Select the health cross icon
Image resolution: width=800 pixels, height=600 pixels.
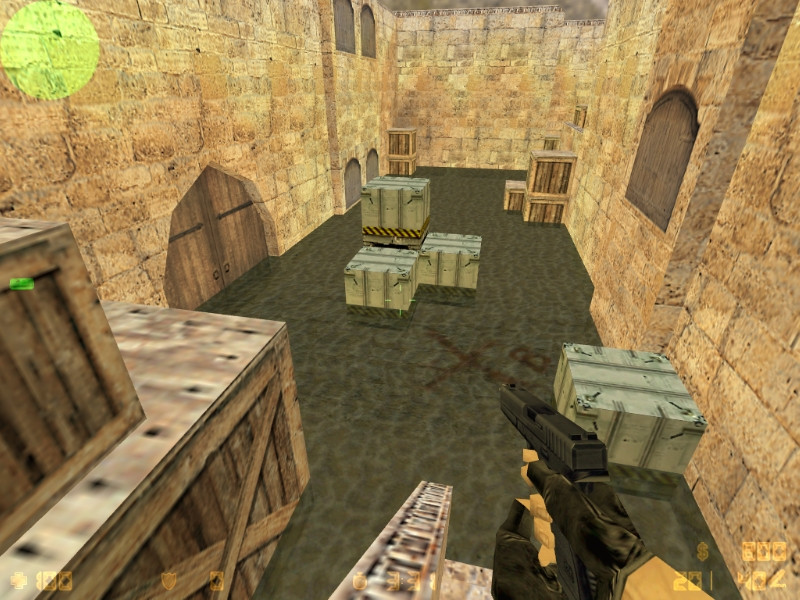pos(18,580)
